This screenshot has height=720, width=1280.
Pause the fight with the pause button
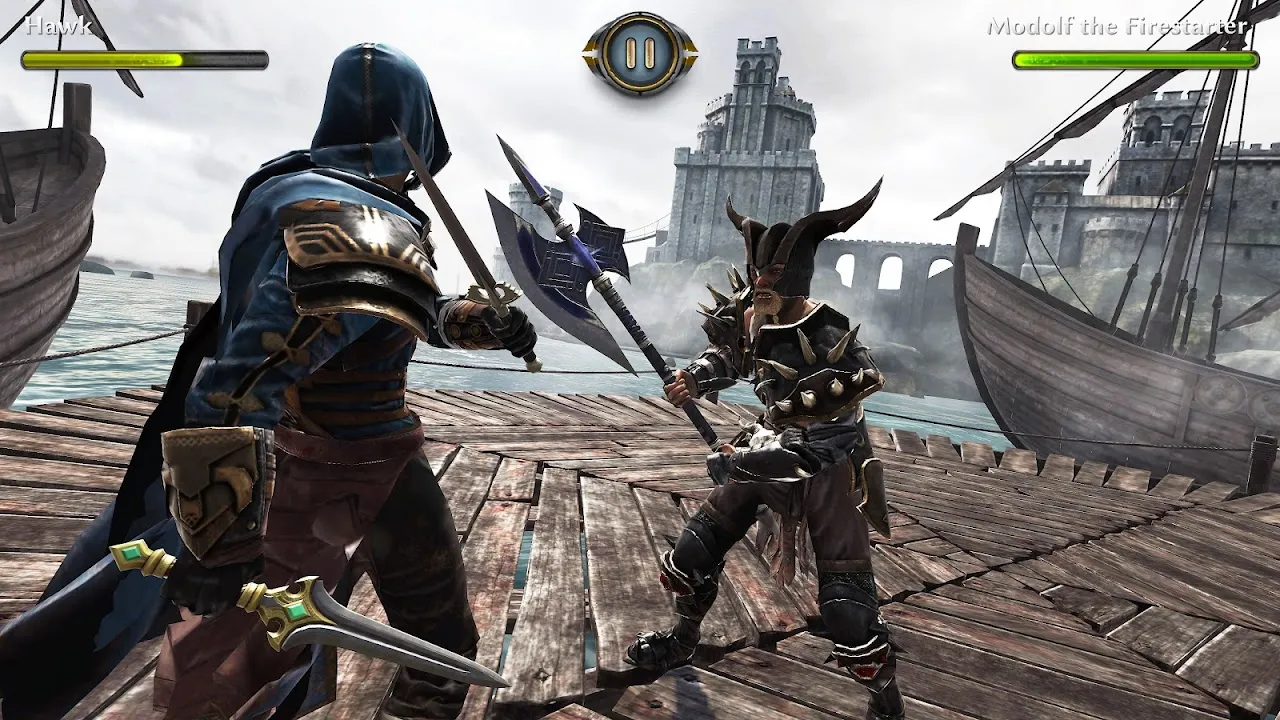pyautogui.click(x=640, y=51)
